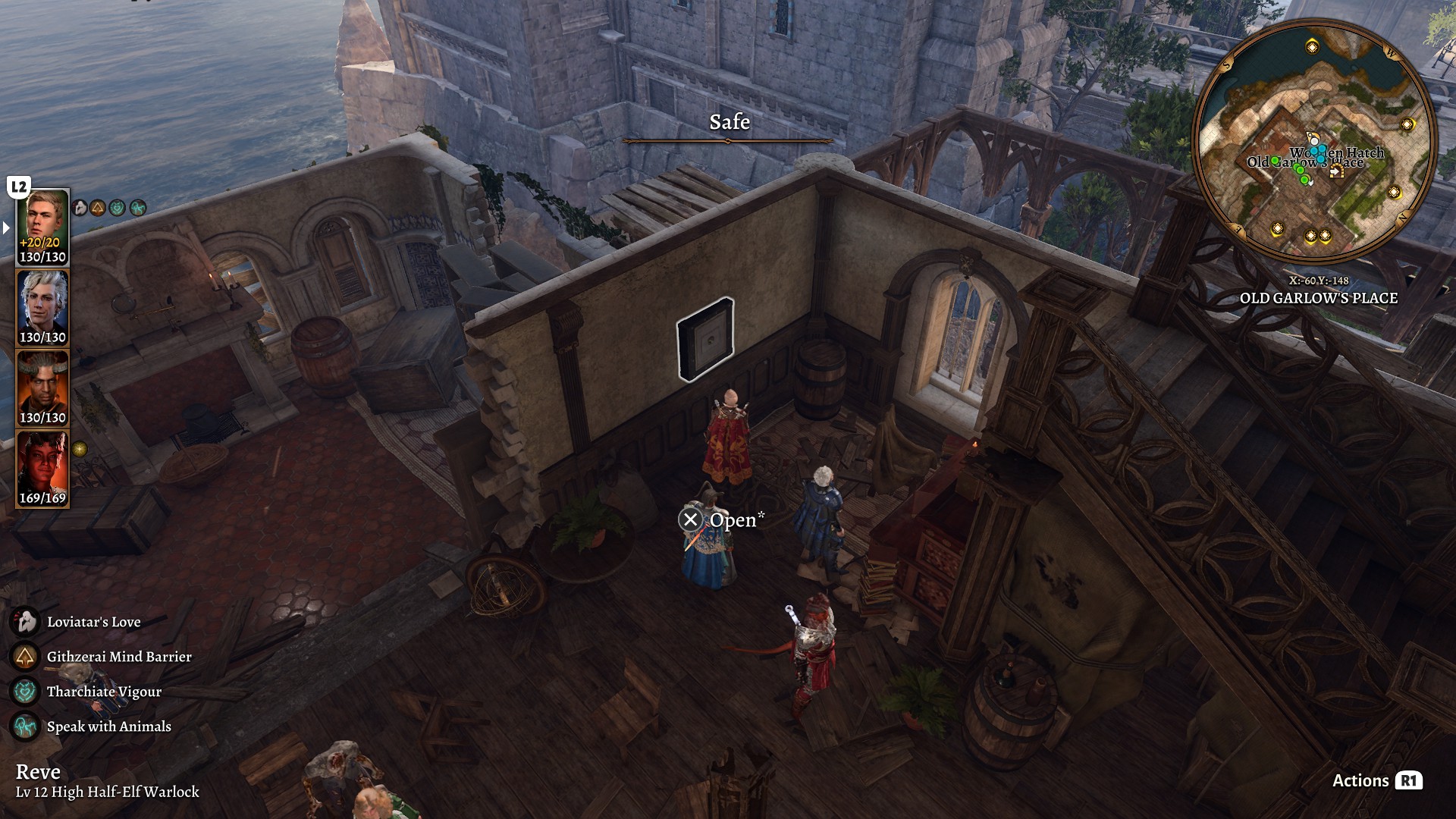1456x819 pixels.
Task: Select the white-haired elf party portrait
Action: click(42, 307)
